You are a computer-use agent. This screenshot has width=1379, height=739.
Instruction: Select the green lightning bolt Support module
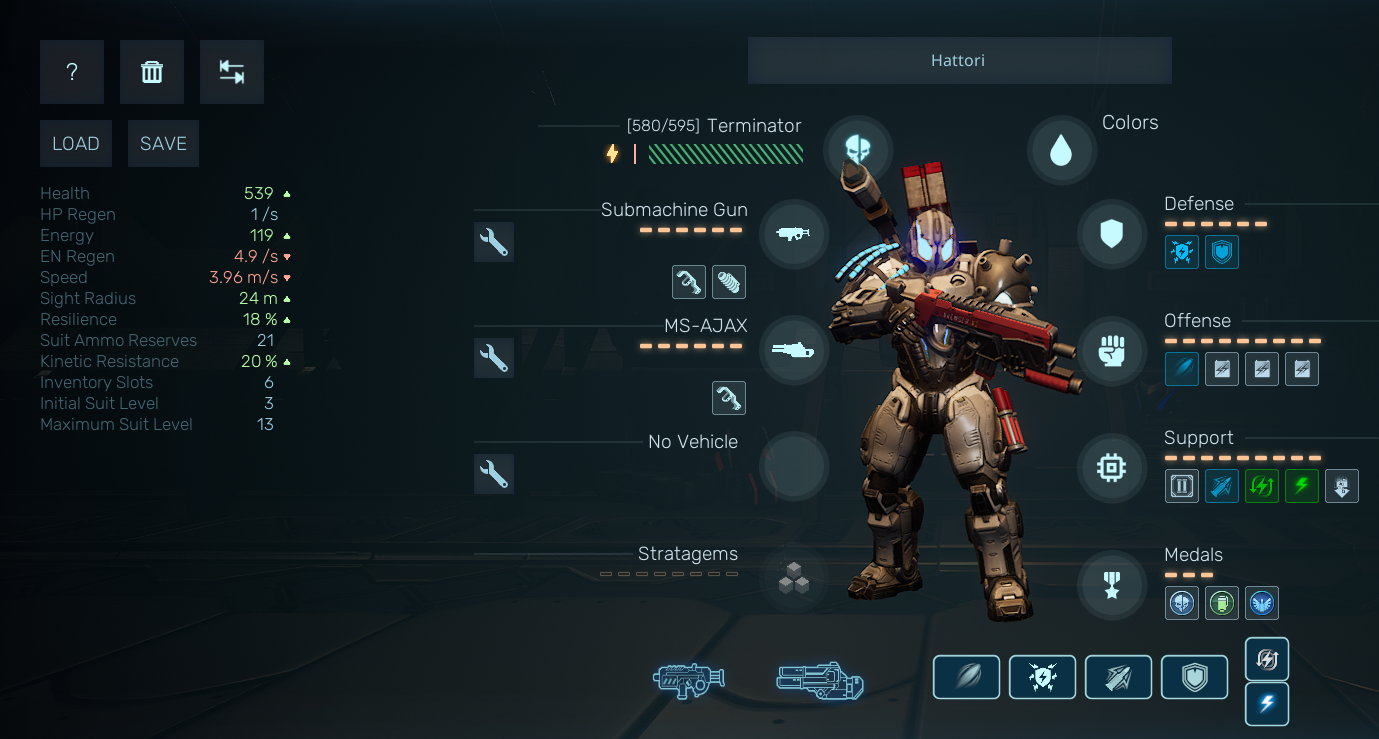click(1302, 487)
